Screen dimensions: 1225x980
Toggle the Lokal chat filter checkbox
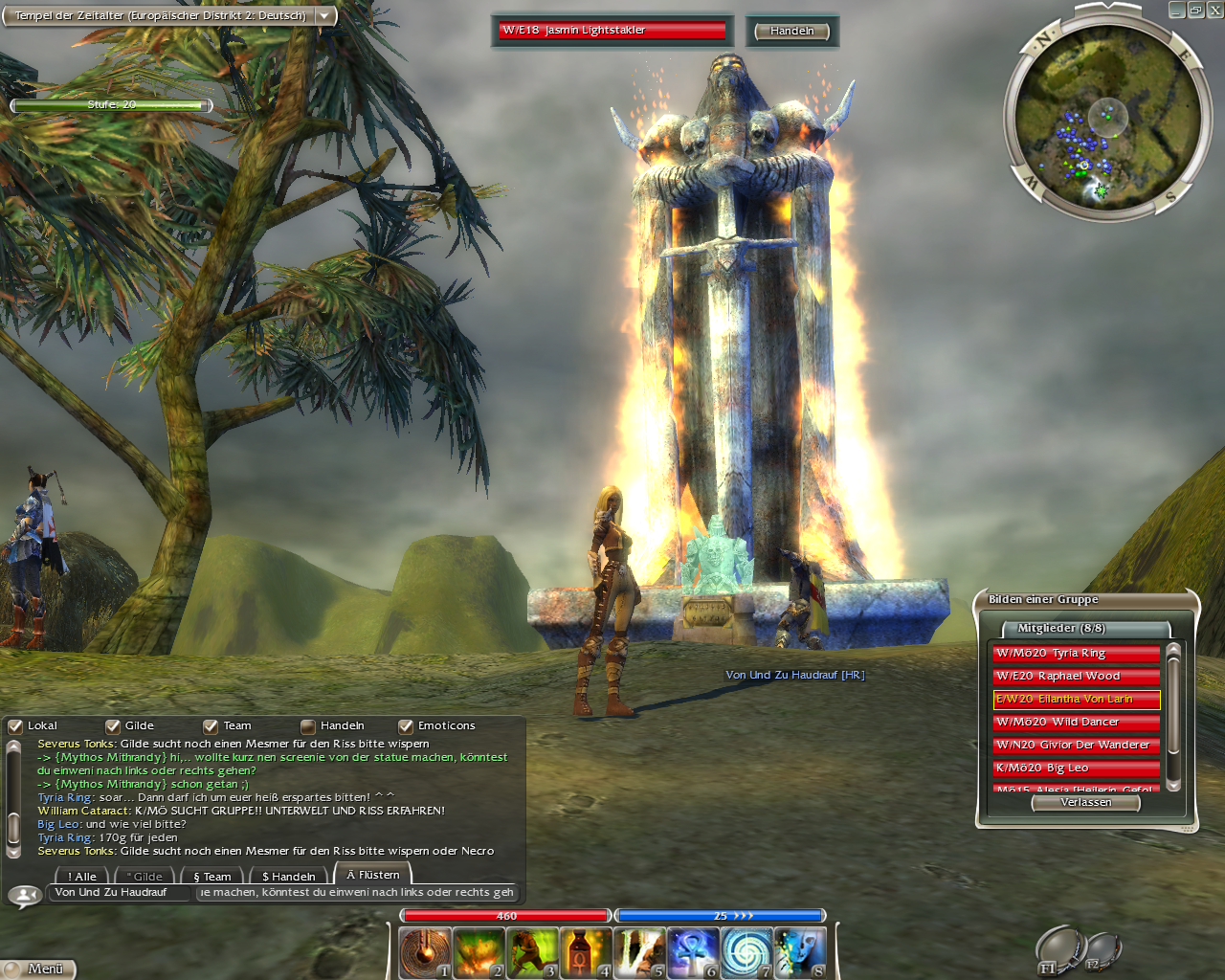[x=15, y=726]
